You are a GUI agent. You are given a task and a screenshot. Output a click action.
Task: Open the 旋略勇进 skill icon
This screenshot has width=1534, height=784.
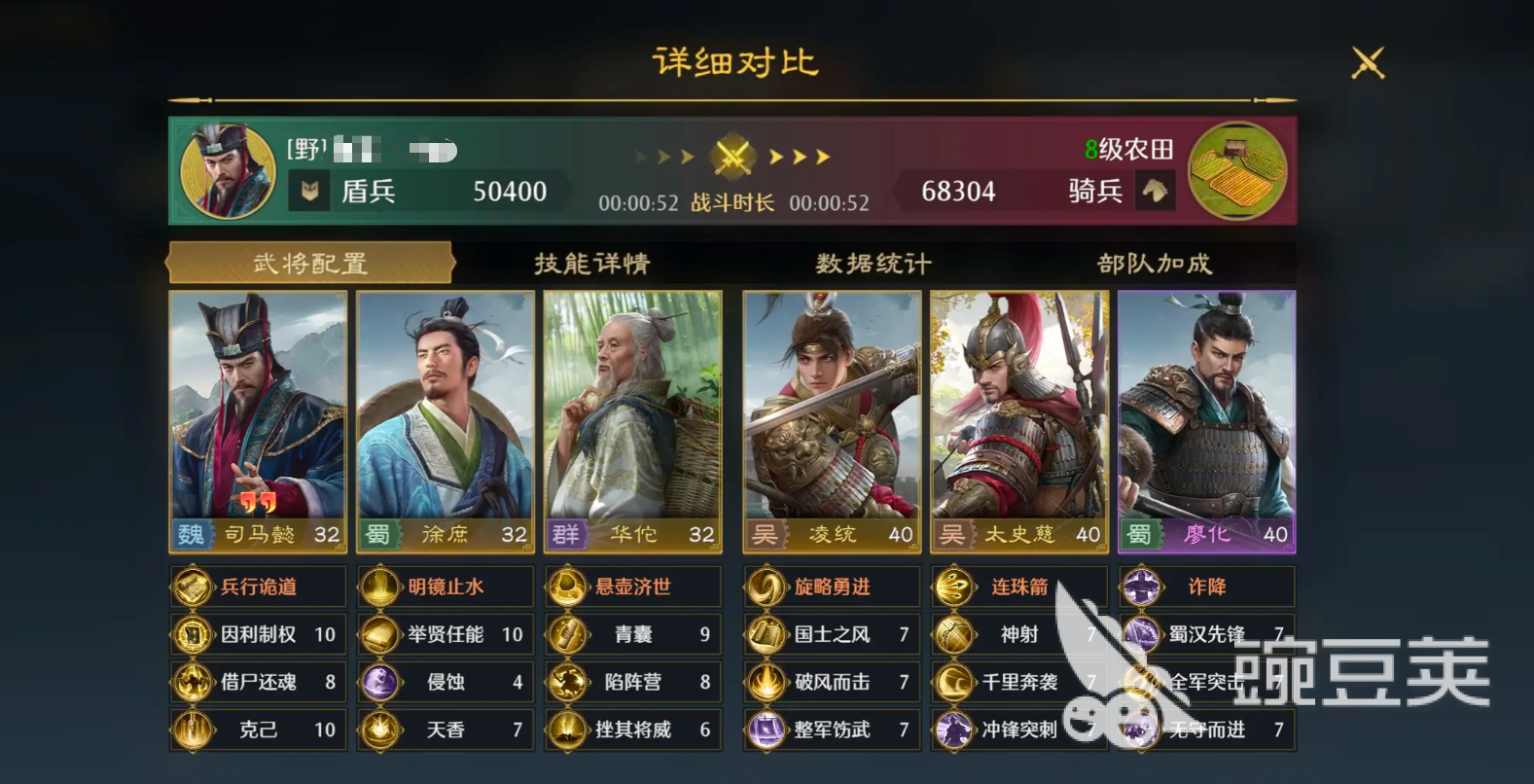(766, 586)
